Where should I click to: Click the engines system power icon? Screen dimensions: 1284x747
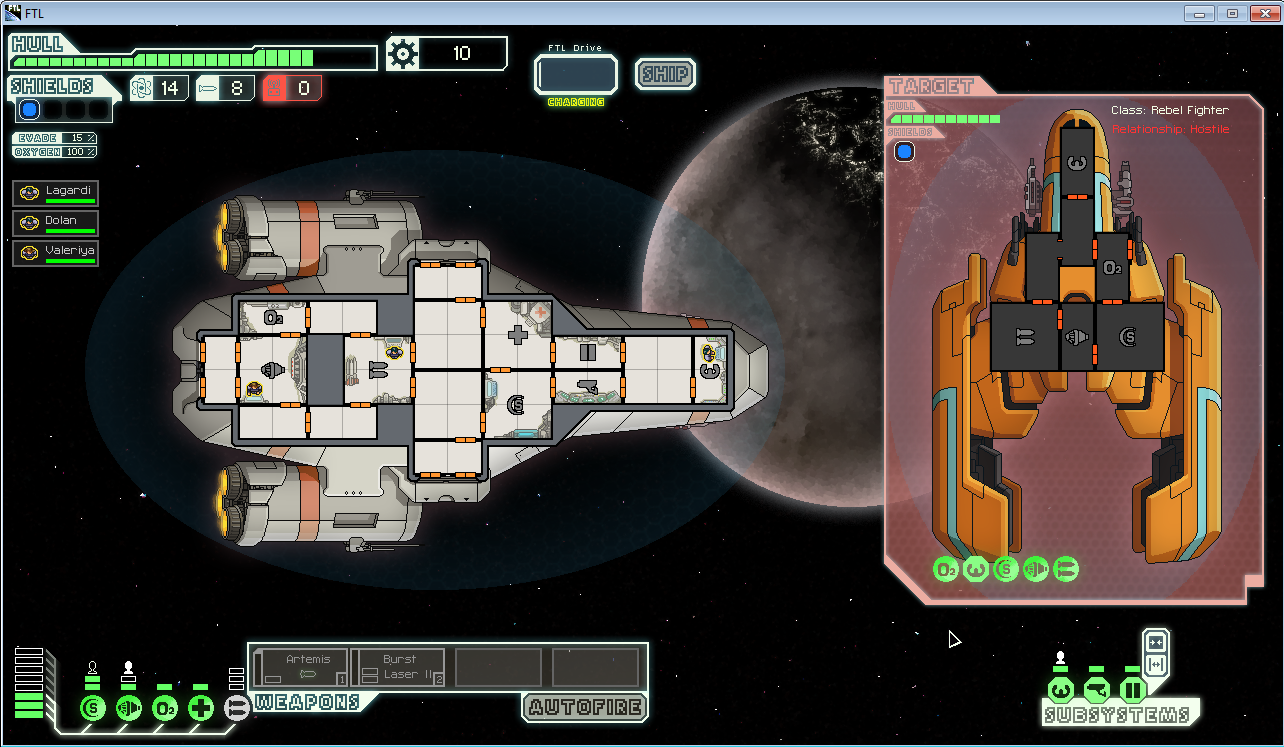pos(129,708)
